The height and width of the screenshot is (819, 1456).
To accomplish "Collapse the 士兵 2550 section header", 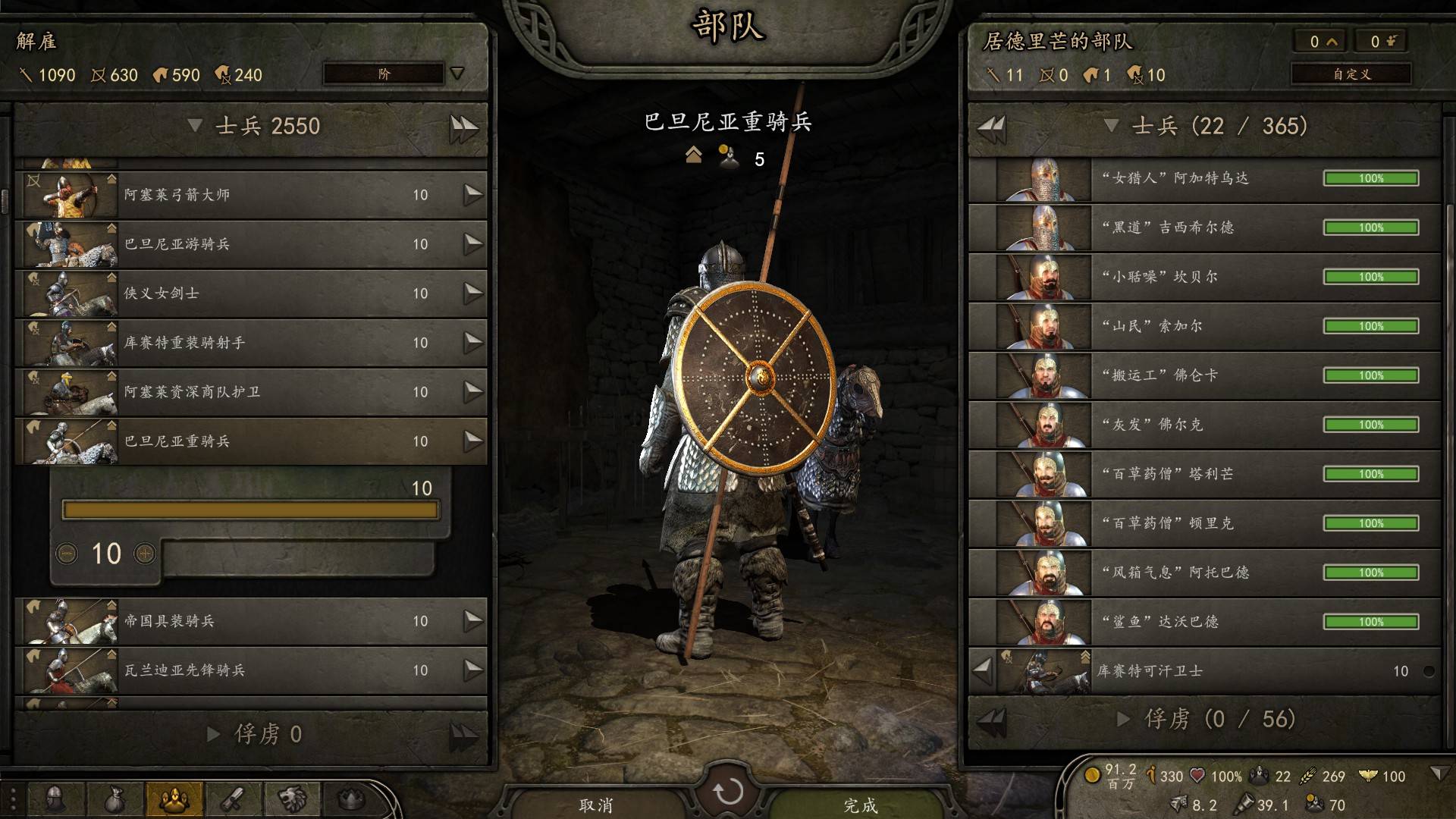I will 195,125.
